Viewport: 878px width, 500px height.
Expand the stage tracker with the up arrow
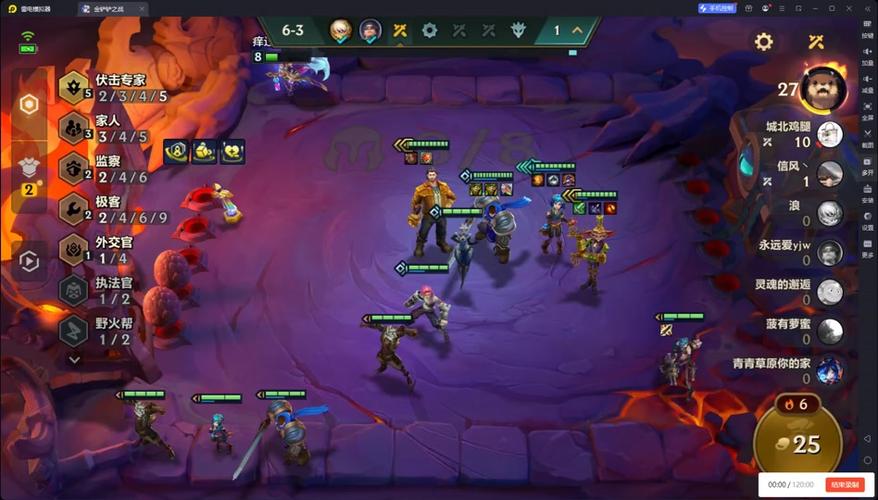577,30
